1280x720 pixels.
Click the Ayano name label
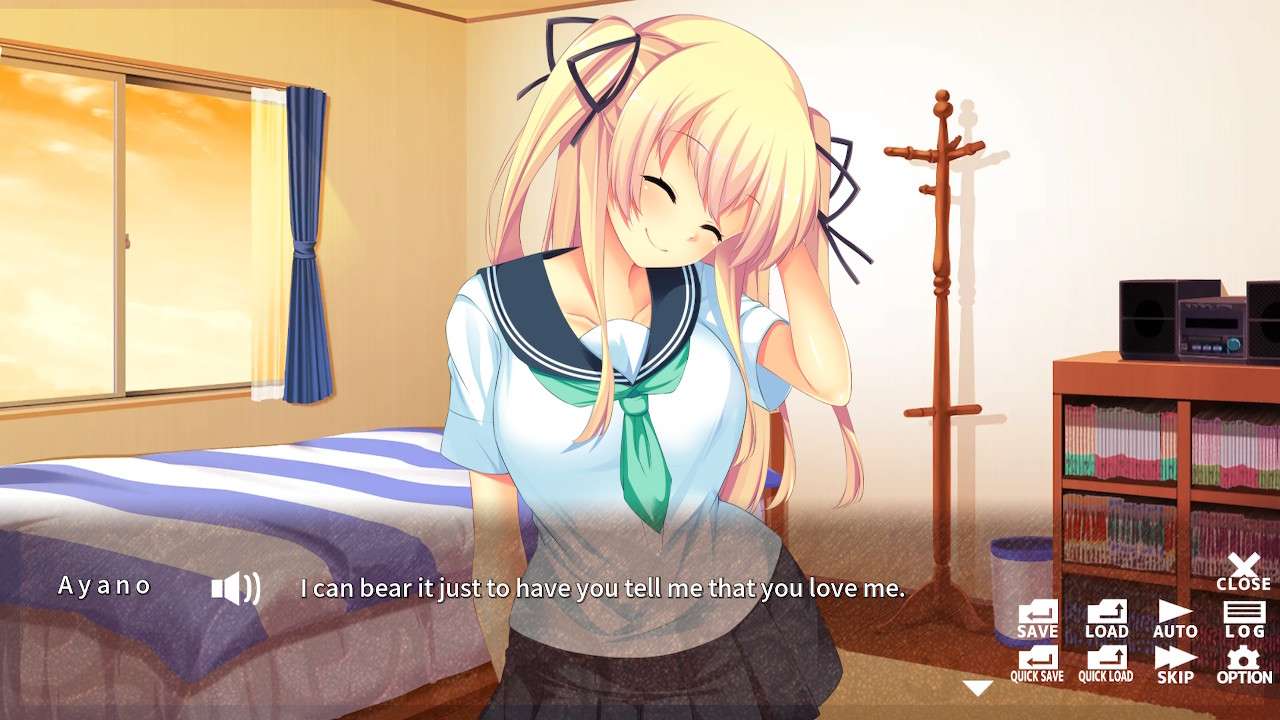(x=107, y=586)
